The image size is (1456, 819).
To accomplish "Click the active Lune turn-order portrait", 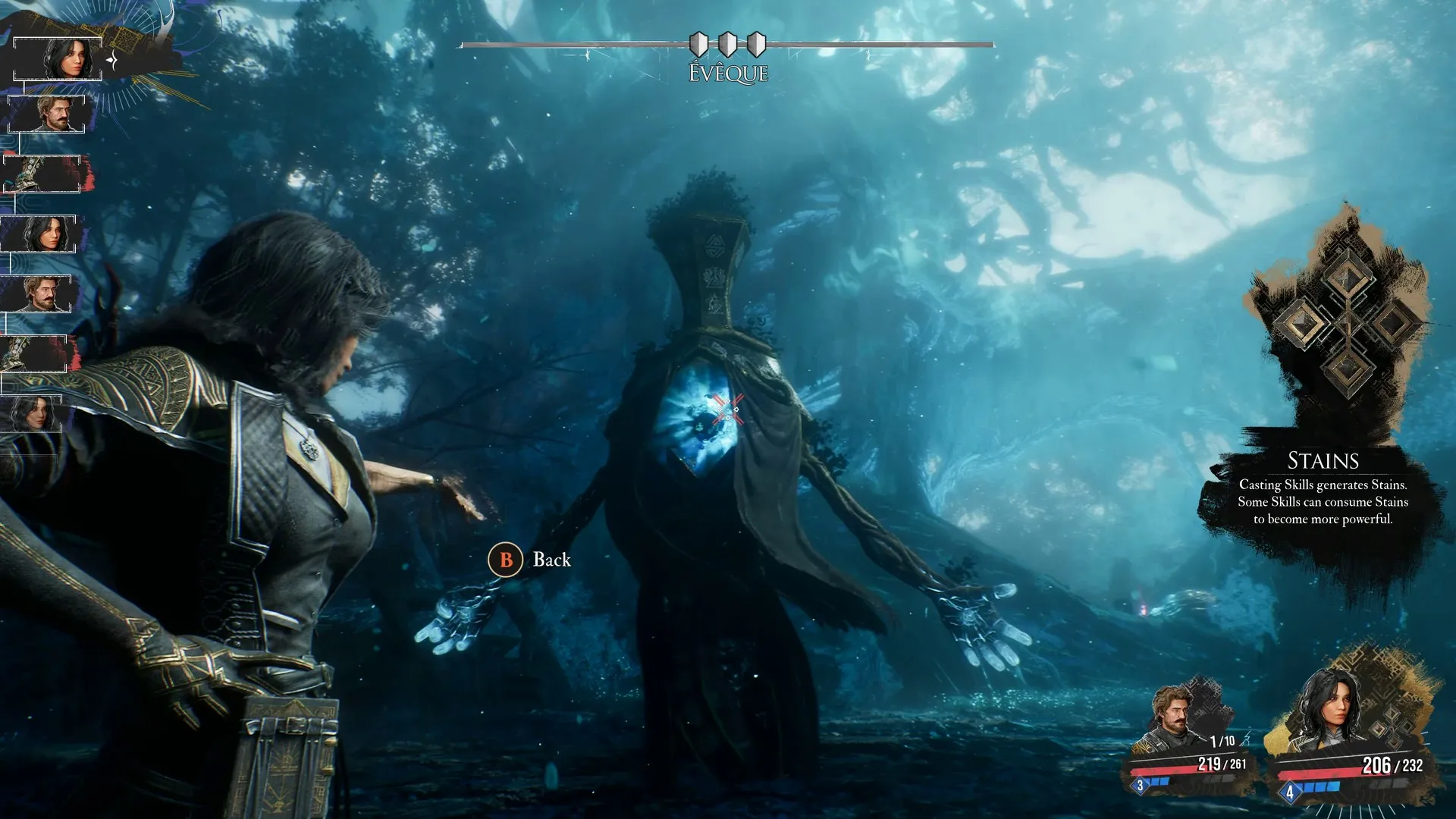I will point(58,58).
